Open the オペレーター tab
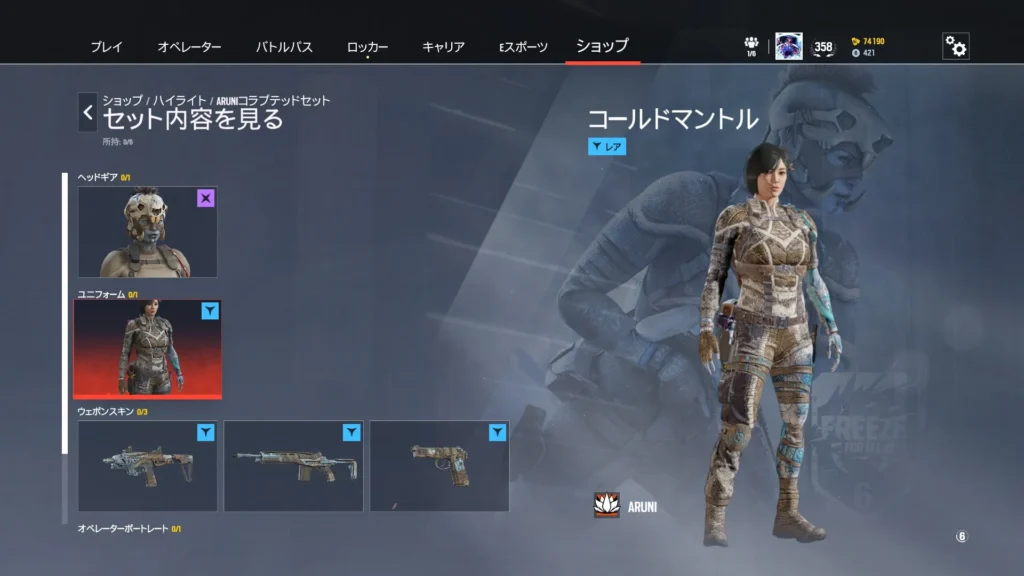The width and height of the screenshot is (1024, 576). (x=189, y=47)
